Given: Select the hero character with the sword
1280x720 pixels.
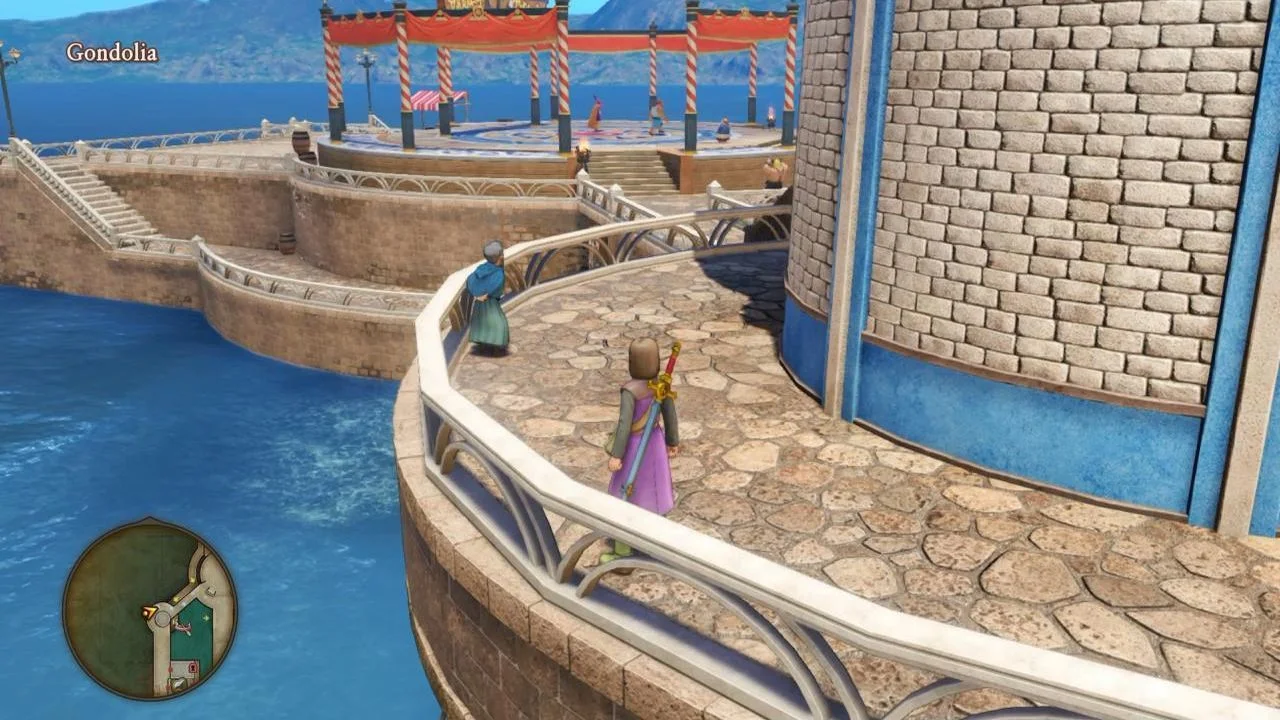Looking at the screenshot, I should pyautogui.click(x=645, y=440).
